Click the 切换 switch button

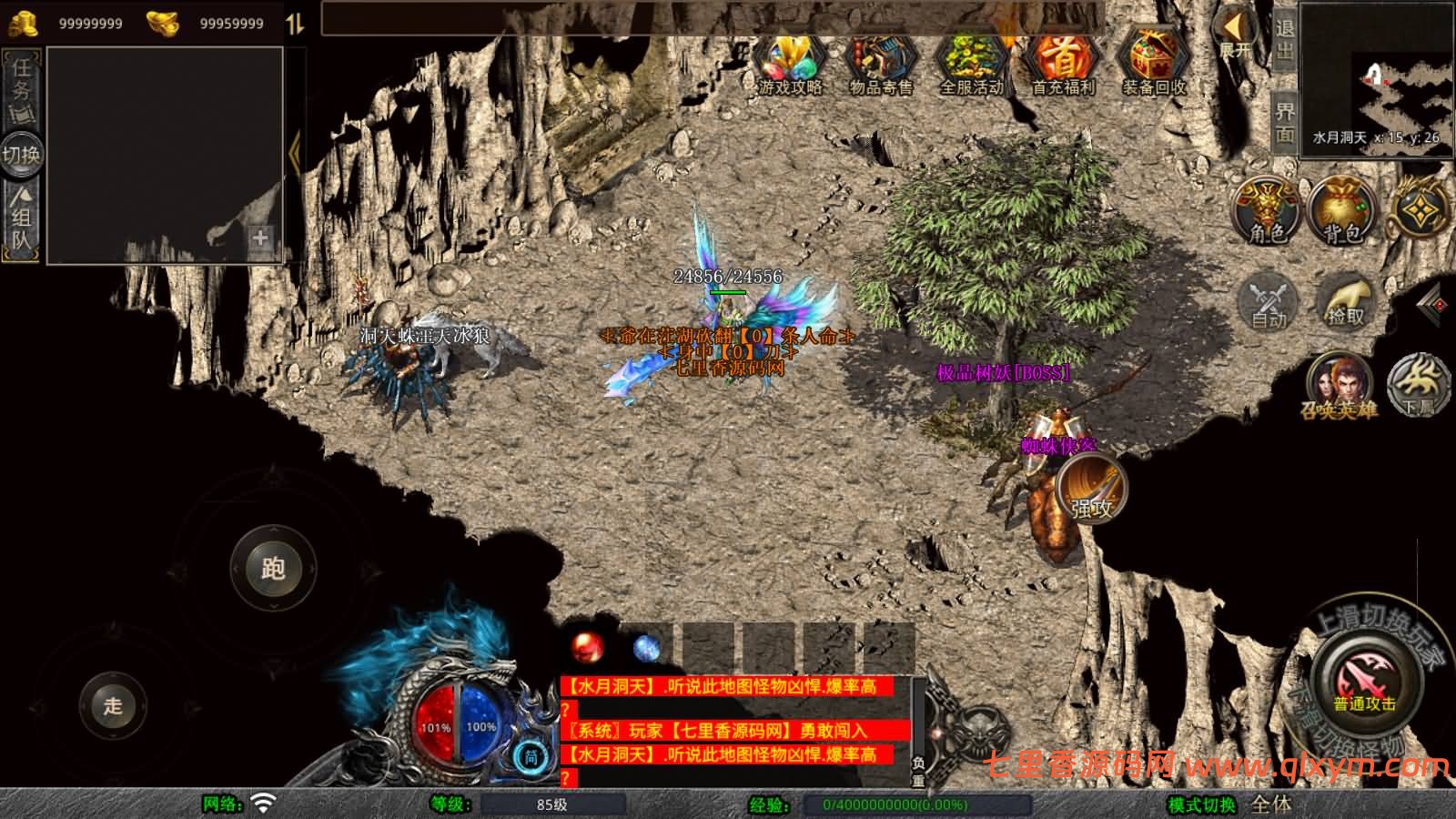pos(21,154)
